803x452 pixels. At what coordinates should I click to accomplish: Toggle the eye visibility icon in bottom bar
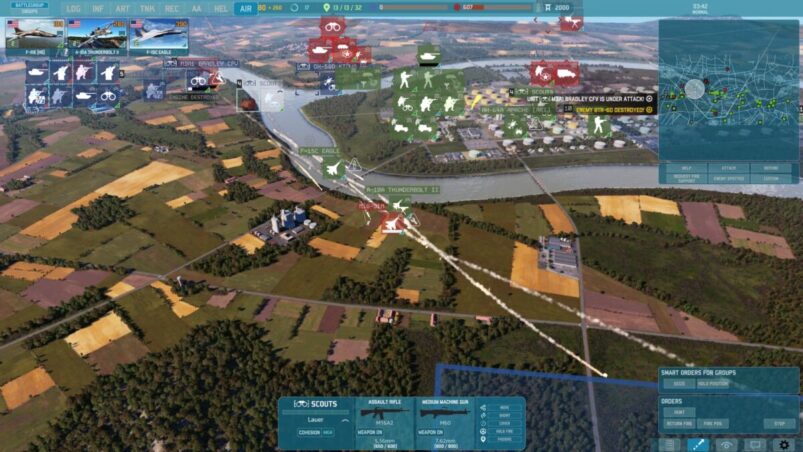pyautogui.click(x=727, y=444)
